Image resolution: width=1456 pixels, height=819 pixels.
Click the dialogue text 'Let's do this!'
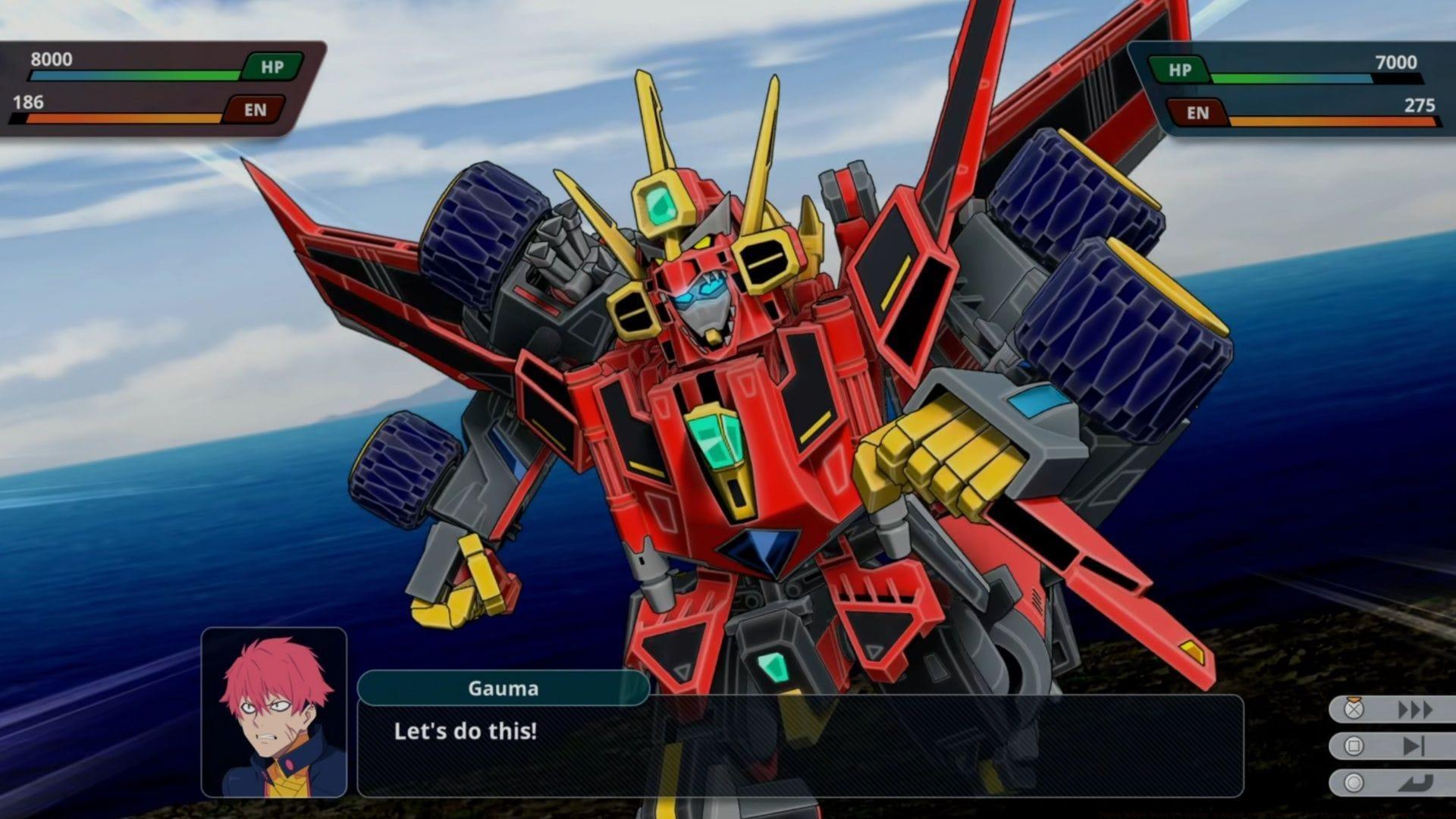tap(465, 733)
